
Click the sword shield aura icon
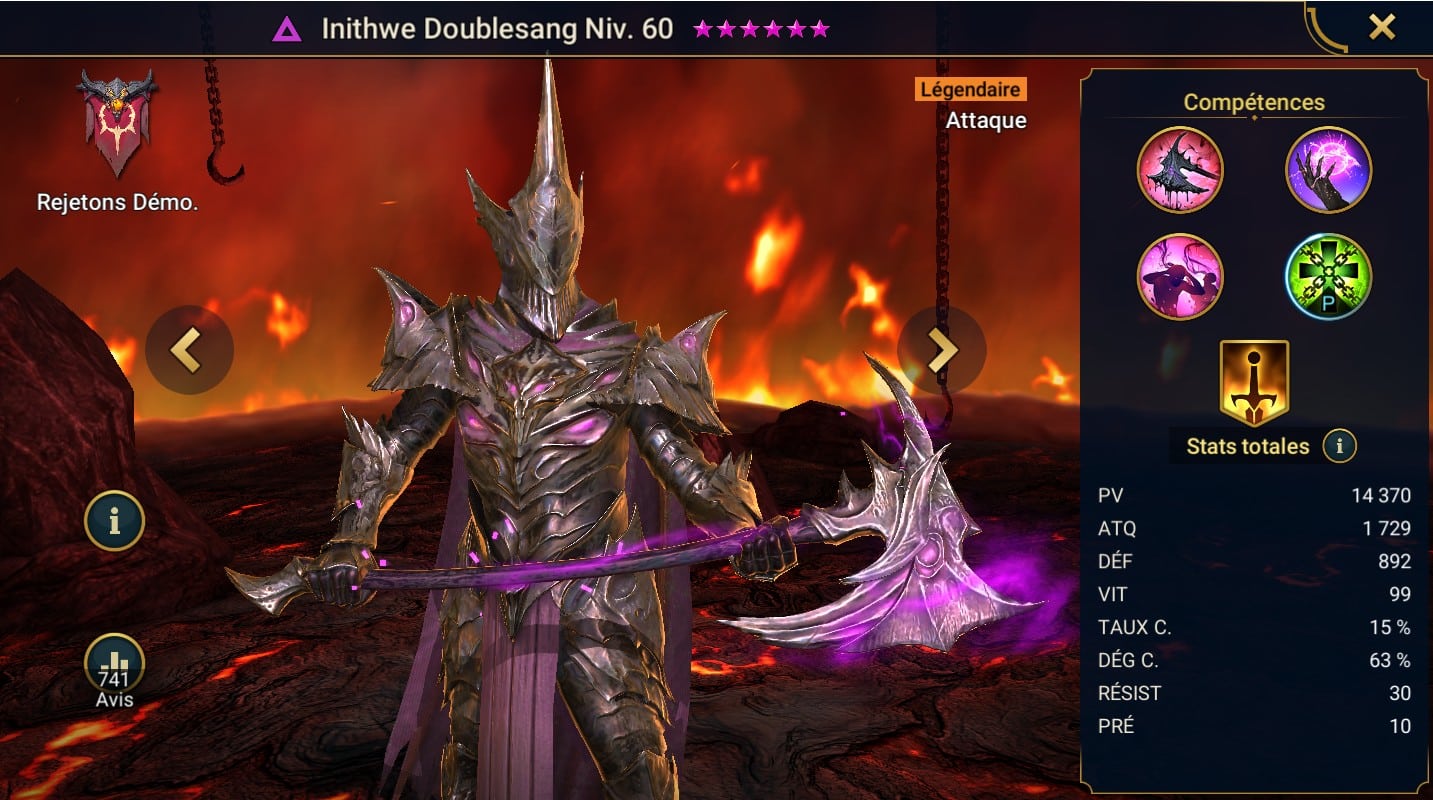1254,383
